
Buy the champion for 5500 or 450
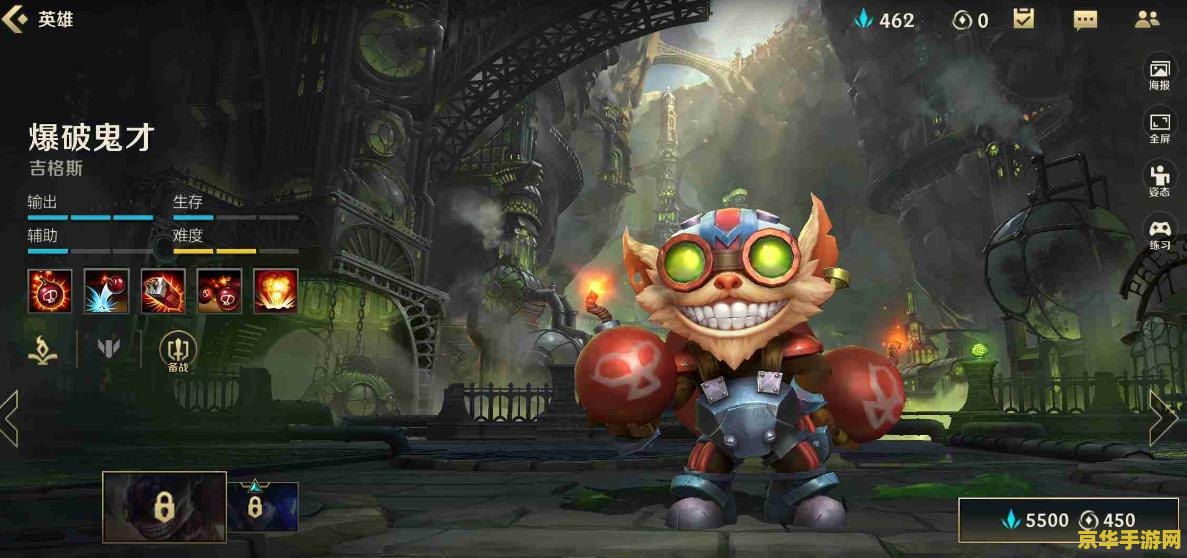(x=1068, y=520)
